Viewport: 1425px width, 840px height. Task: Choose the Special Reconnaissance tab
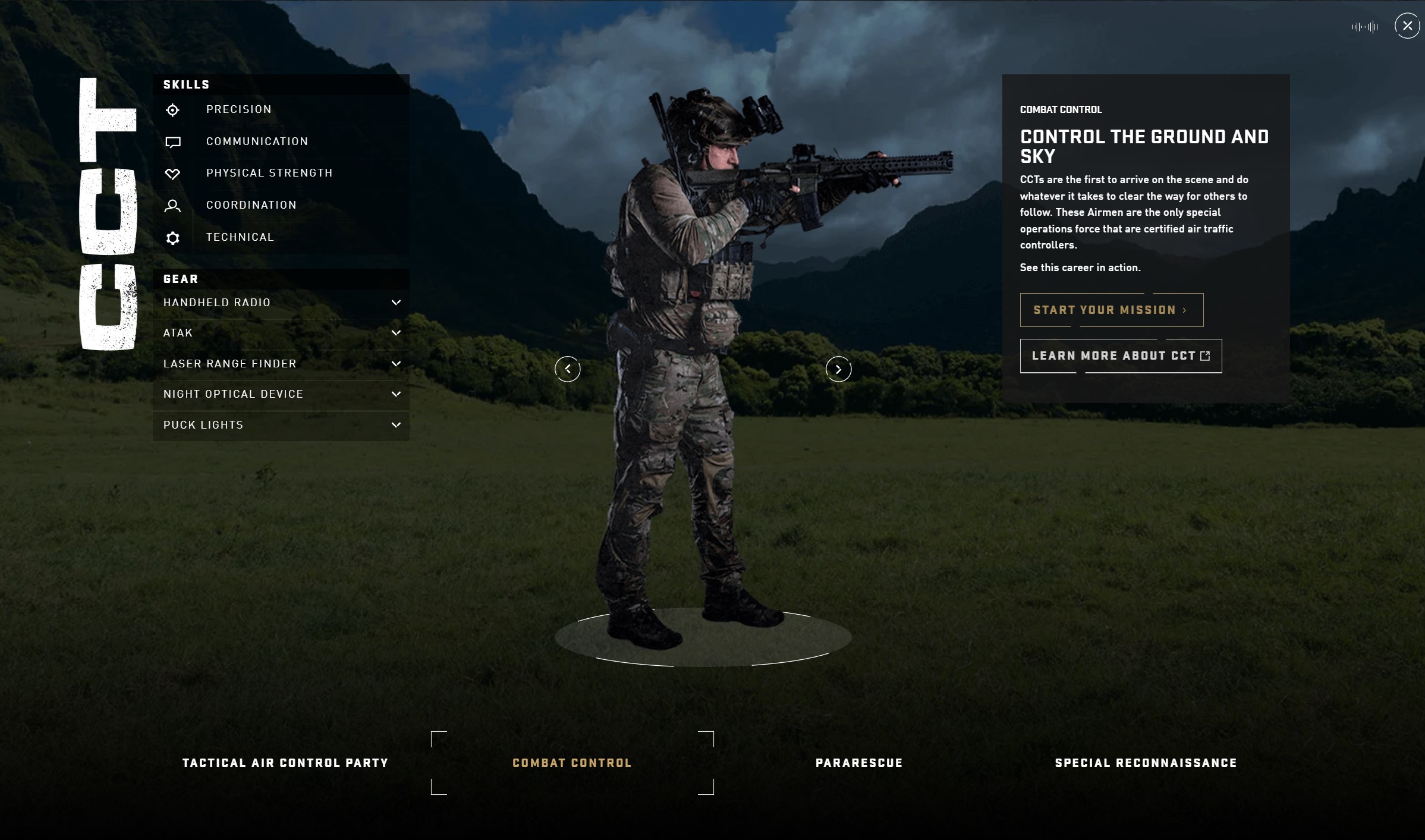point(1146,763)
